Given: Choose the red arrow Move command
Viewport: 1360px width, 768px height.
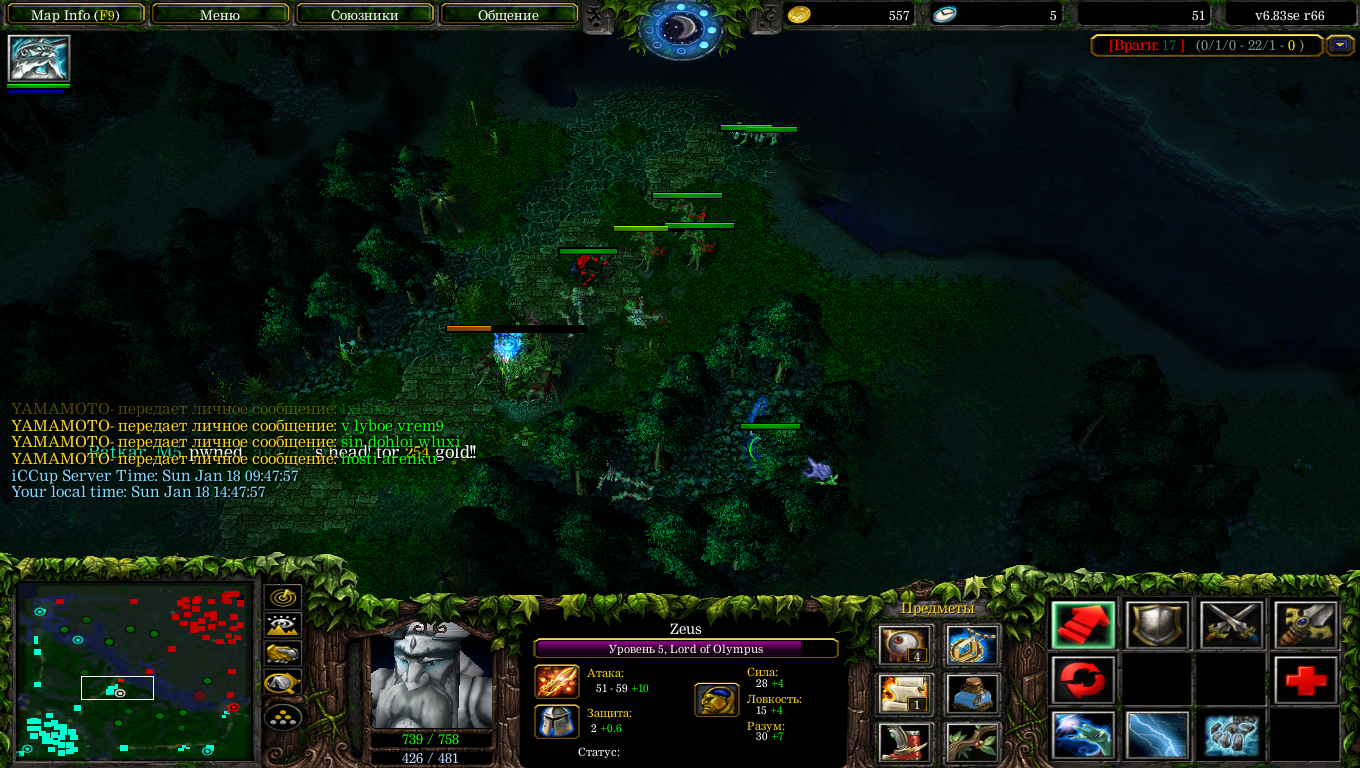Looking at the screenshot, I should click(x=1083, y=626).
